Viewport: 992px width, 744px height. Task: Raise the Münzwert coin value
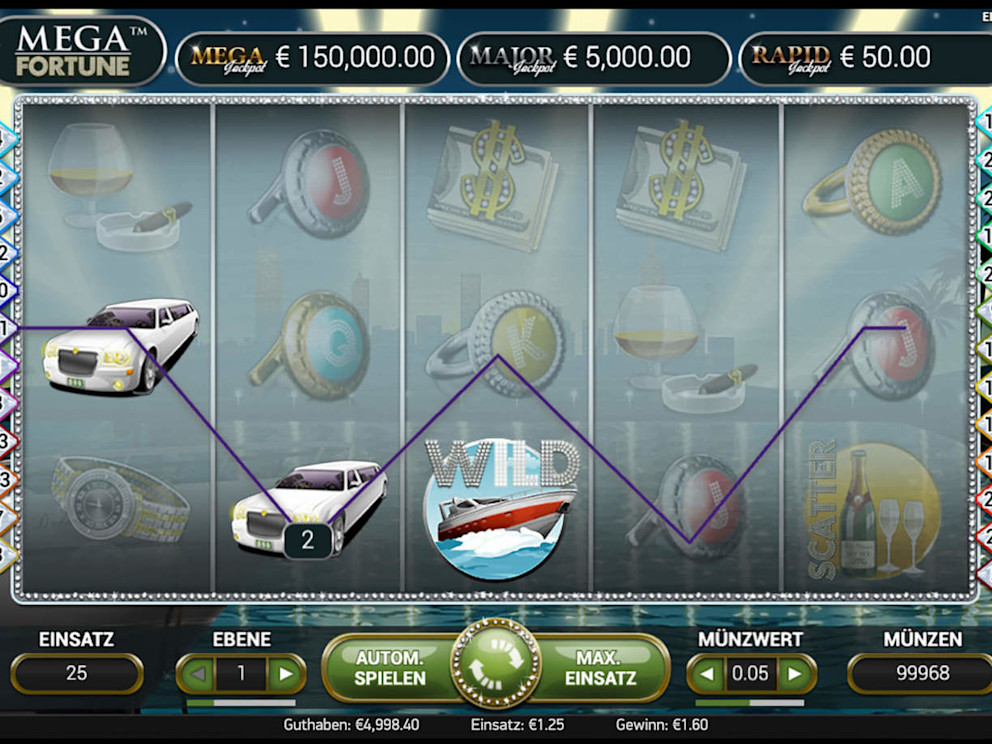(796, 674)
